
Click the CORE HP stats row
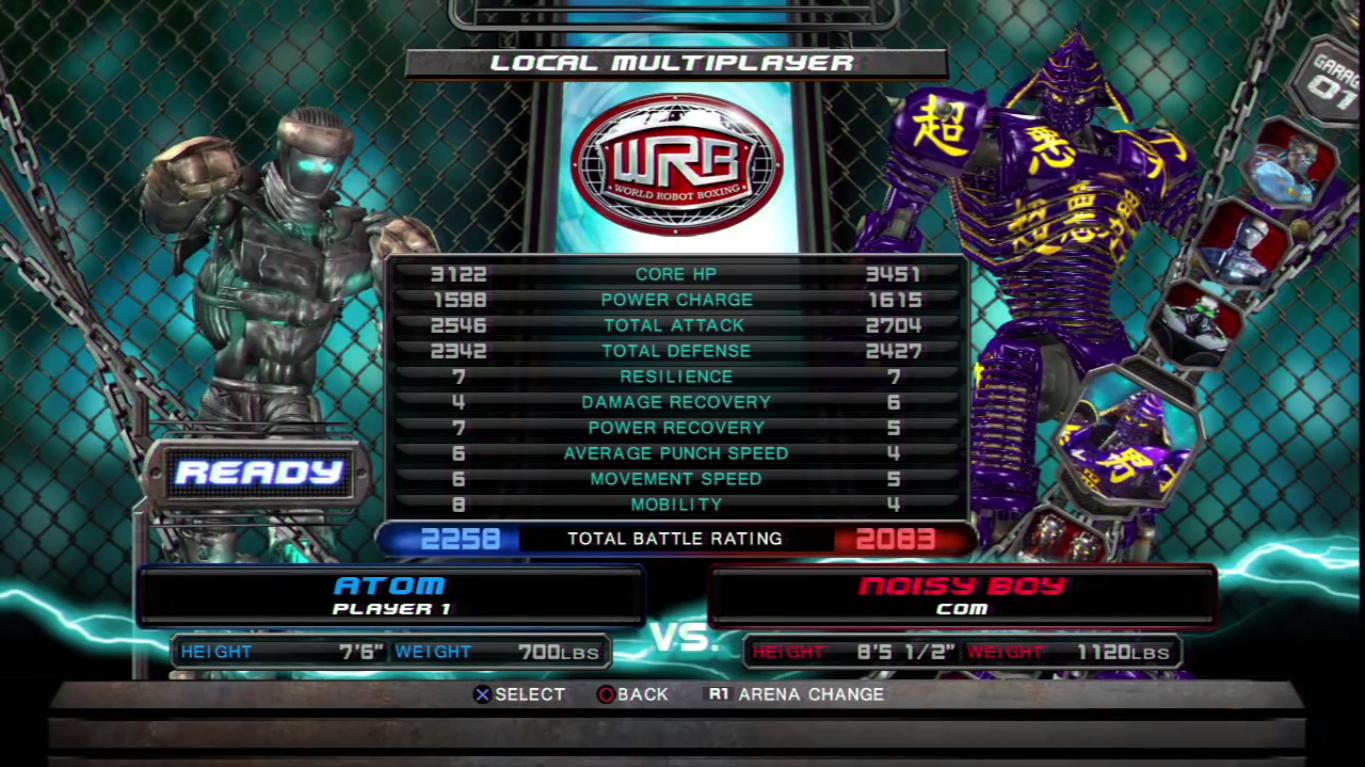(676, 273)
